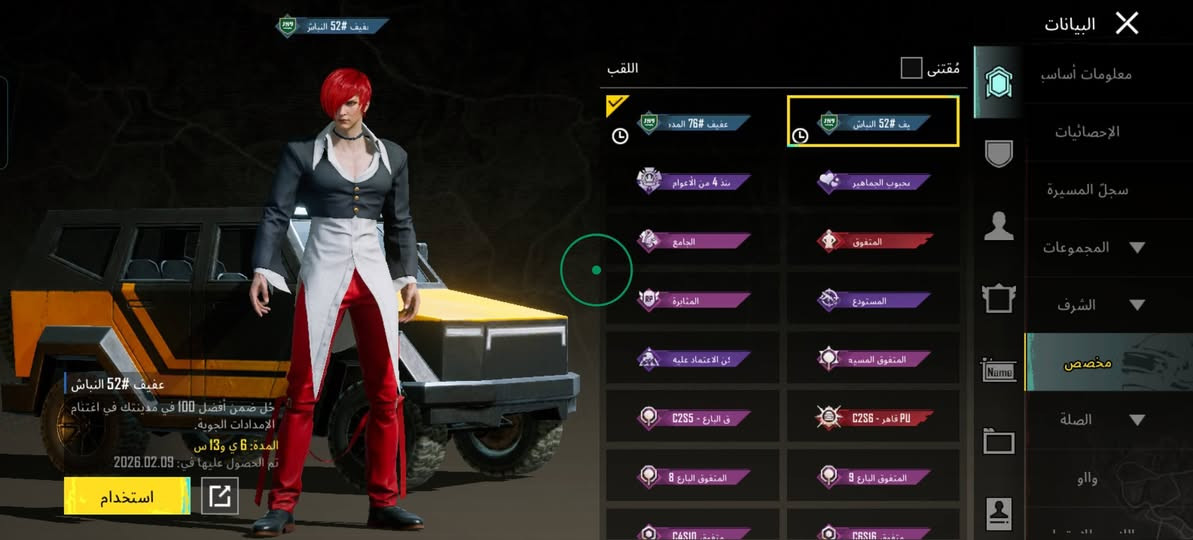This screenshot has width=1193, height=540.
Task: Open the Name card icon tab
Action: point(998,370)
